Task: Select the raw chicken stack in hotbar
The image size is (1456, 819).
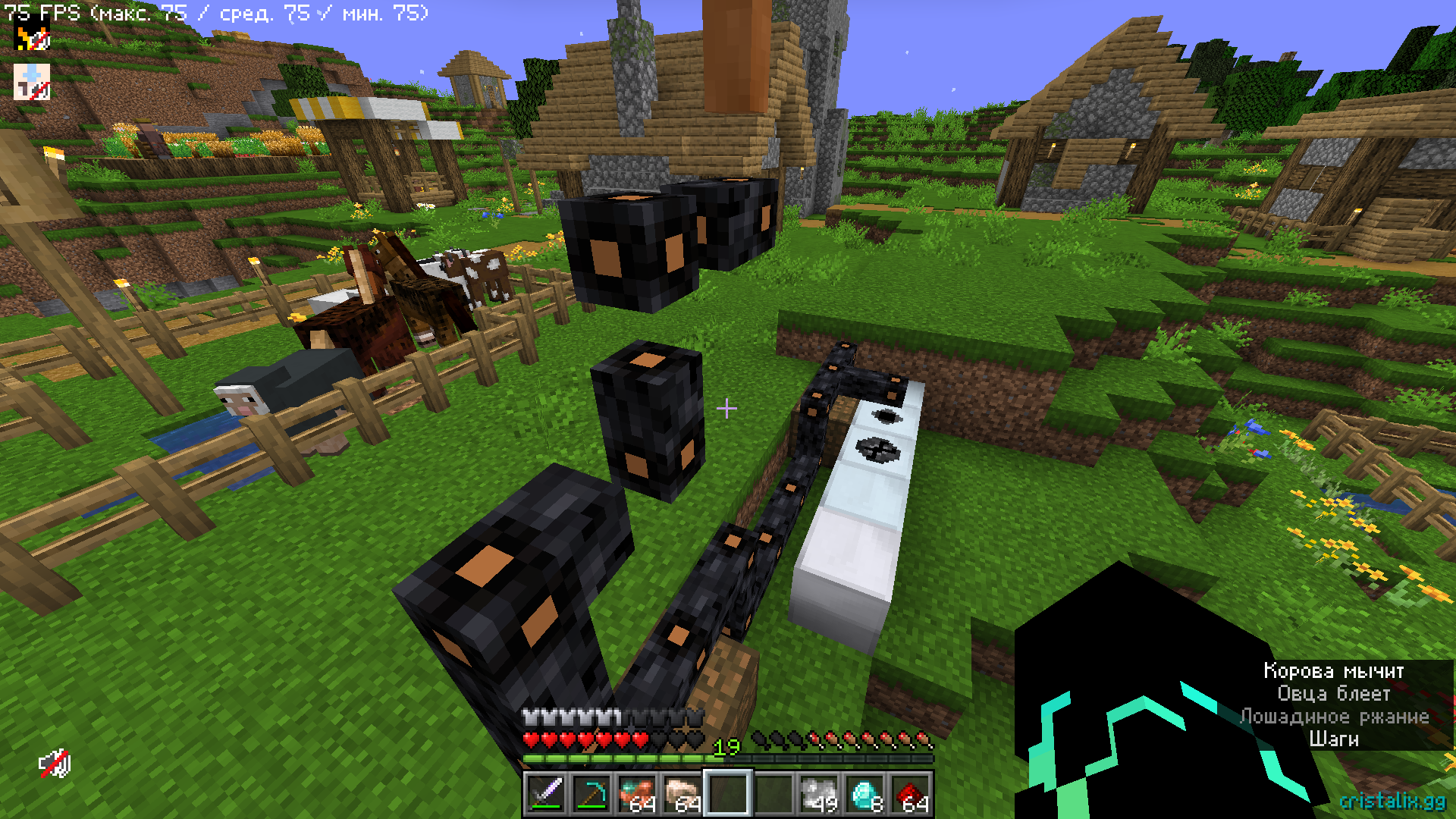Action: coord(684,791)
